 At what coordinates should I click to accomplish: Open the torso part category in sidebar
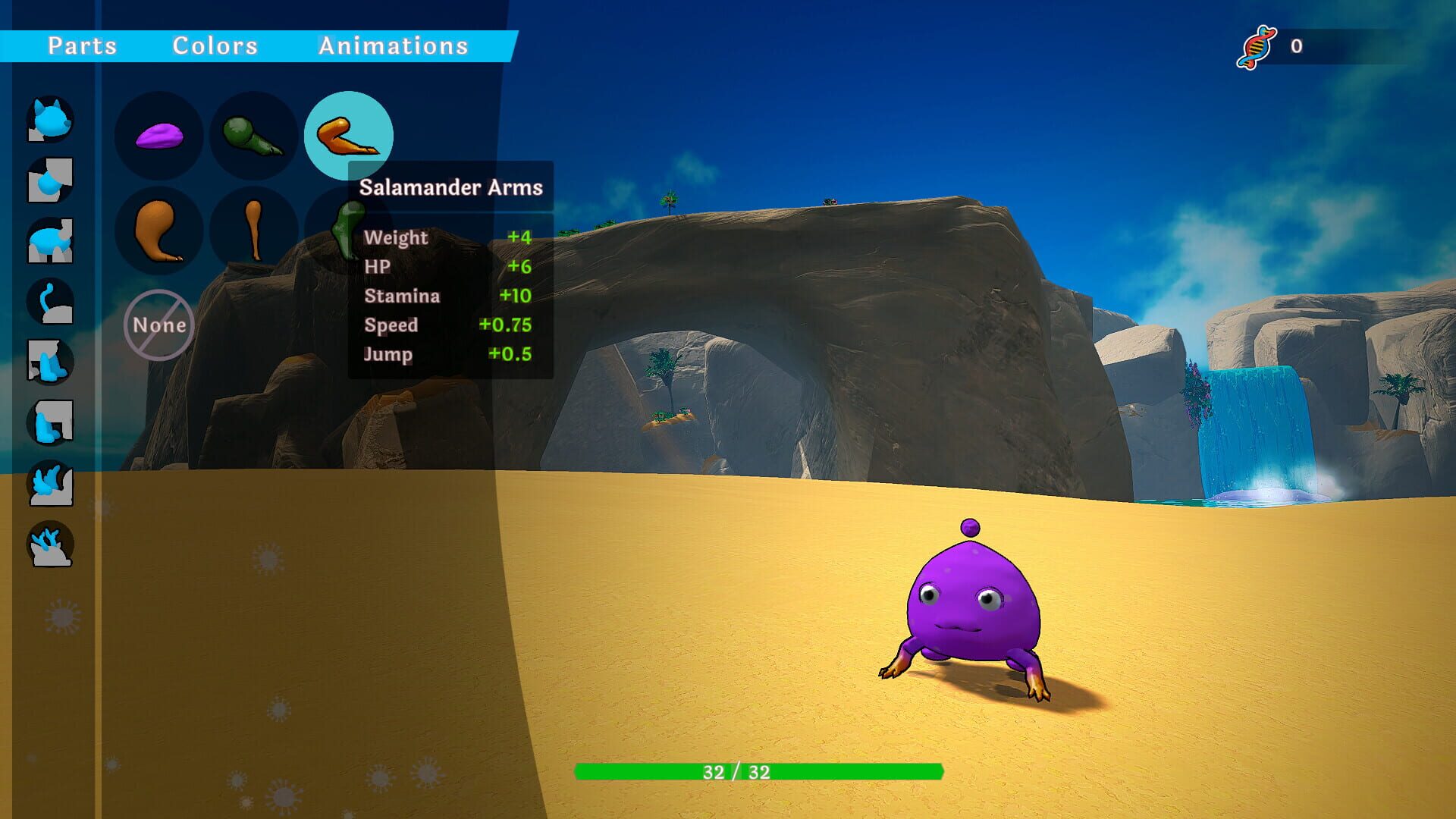click(49, 180)
